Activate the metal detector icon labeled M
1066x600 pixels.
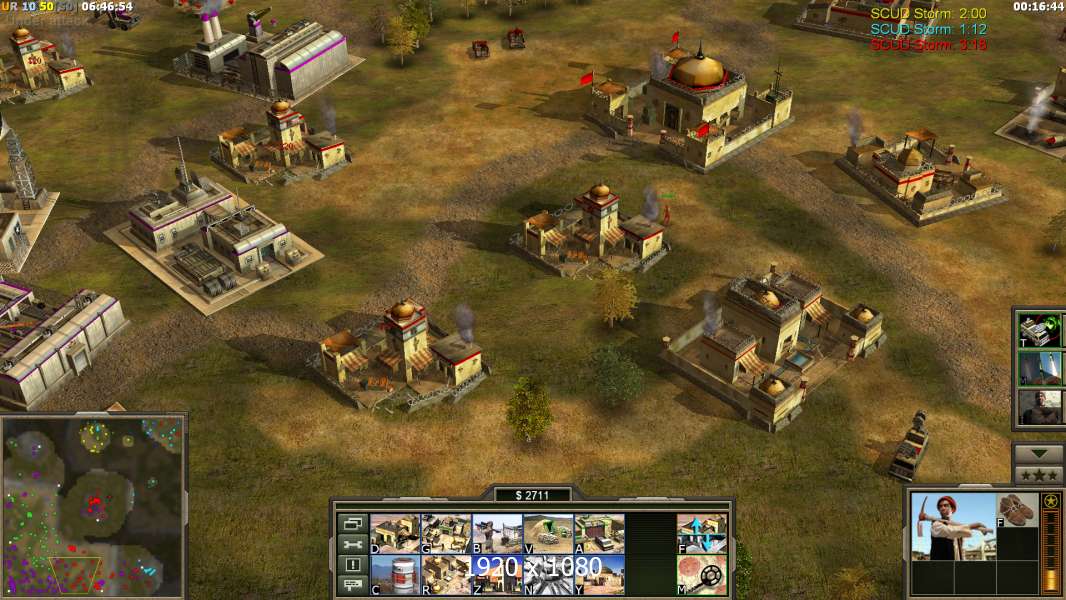[702, 575]
